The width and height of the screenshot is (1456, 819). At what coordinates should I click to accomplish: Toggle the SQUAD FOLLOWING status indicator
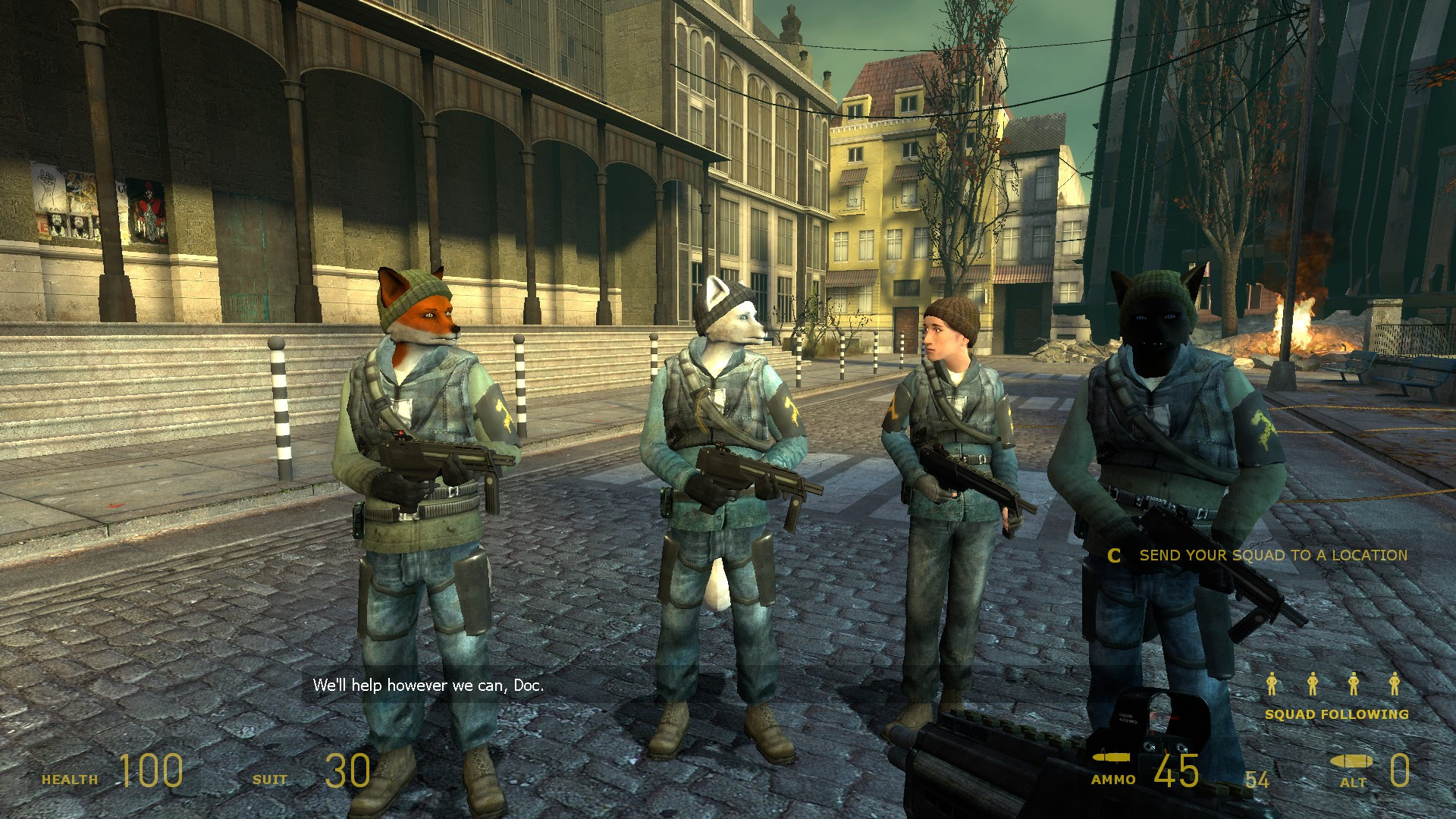click(x=1336, y=714)
